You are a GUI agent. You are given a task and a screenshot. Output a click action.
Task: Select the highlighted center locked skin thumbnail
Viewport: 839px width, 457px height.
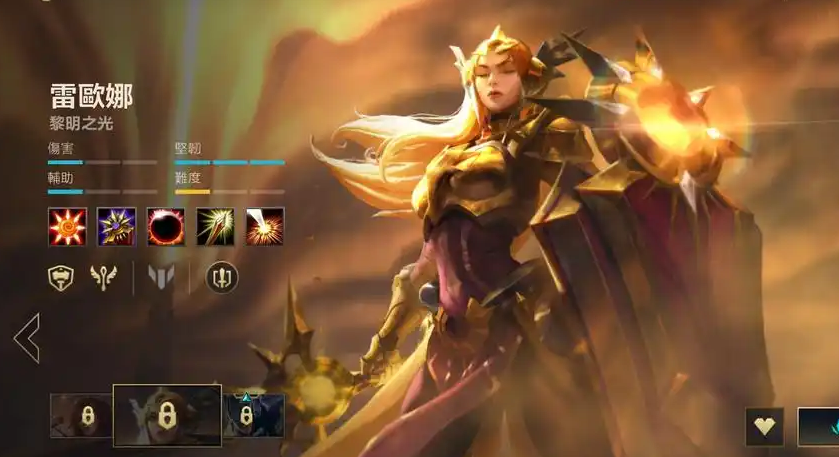167,415
